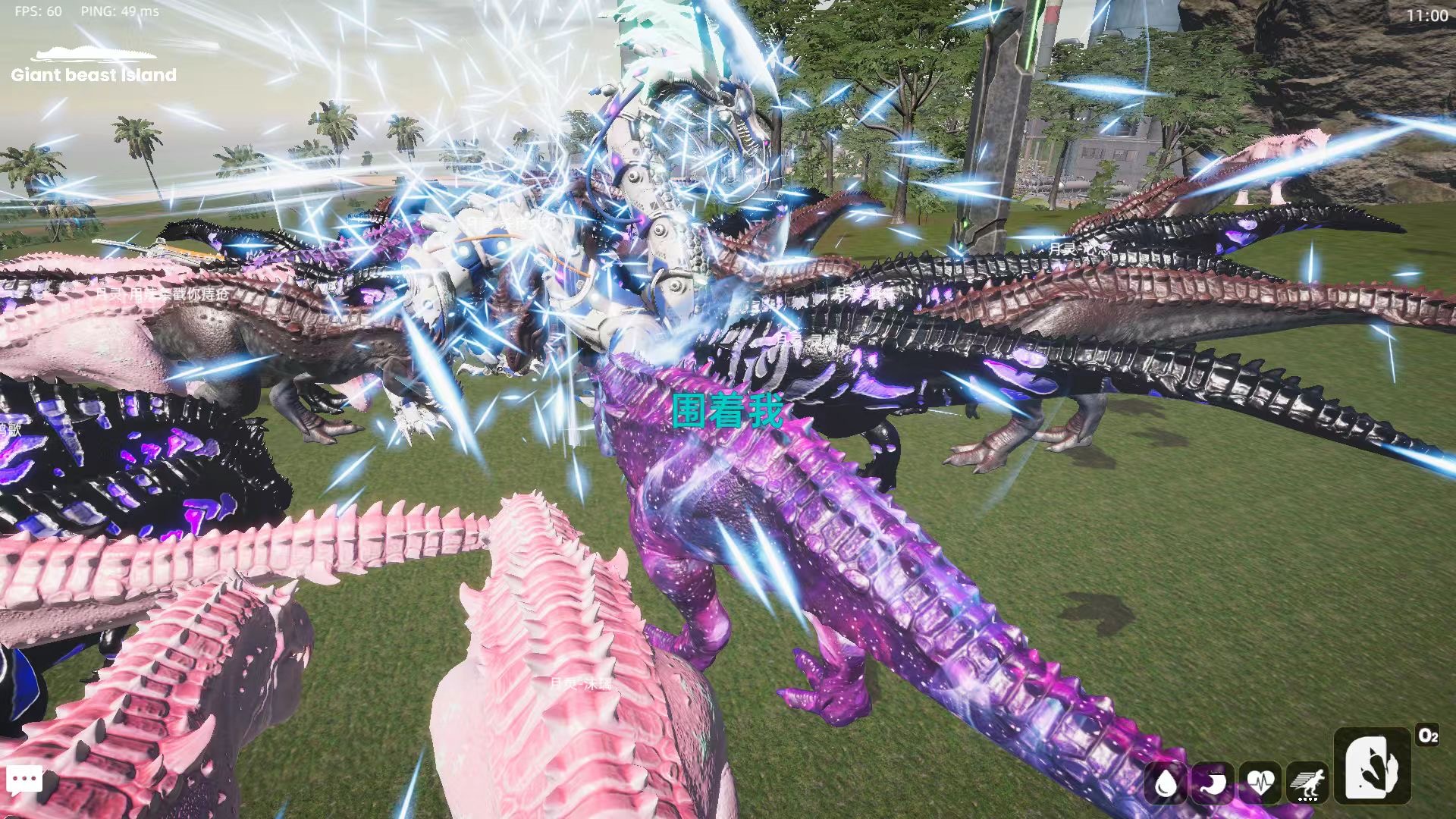This screenshot has height=819, width=1456.
Task: Tap the heartbeat health icon
Action: coord(1260,782)
